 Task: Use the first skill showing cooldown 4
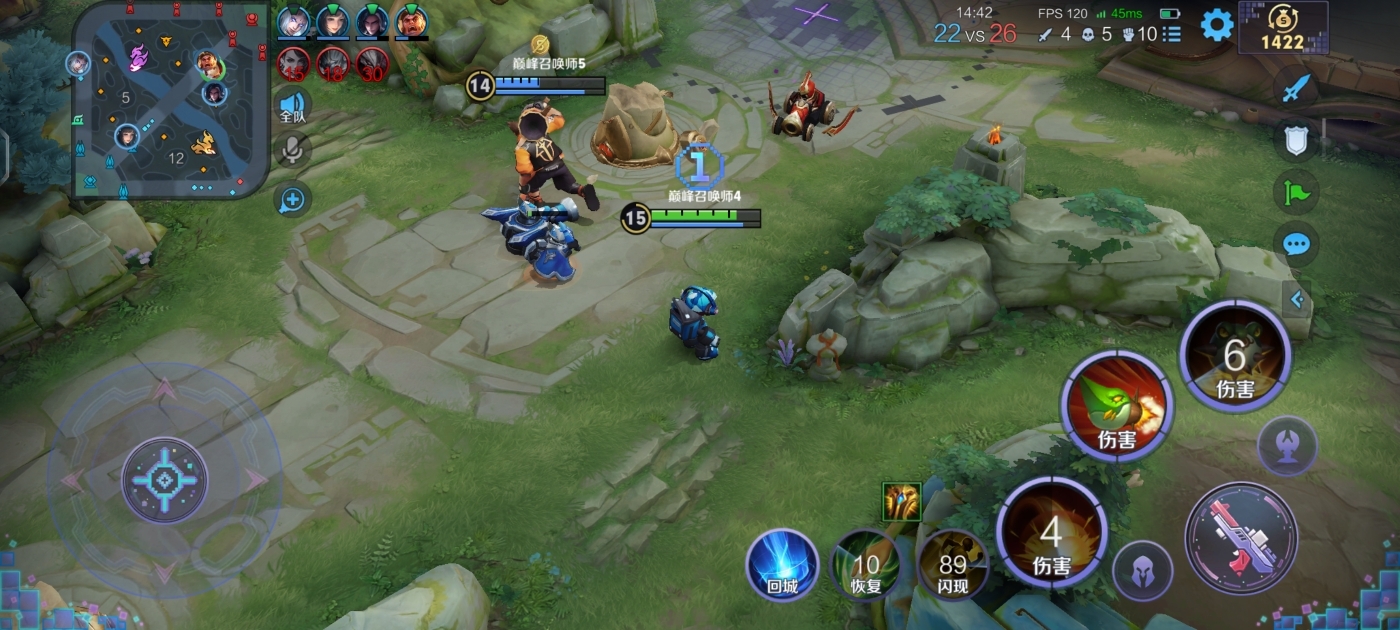pyautogui.click(x=1051, y=532)
